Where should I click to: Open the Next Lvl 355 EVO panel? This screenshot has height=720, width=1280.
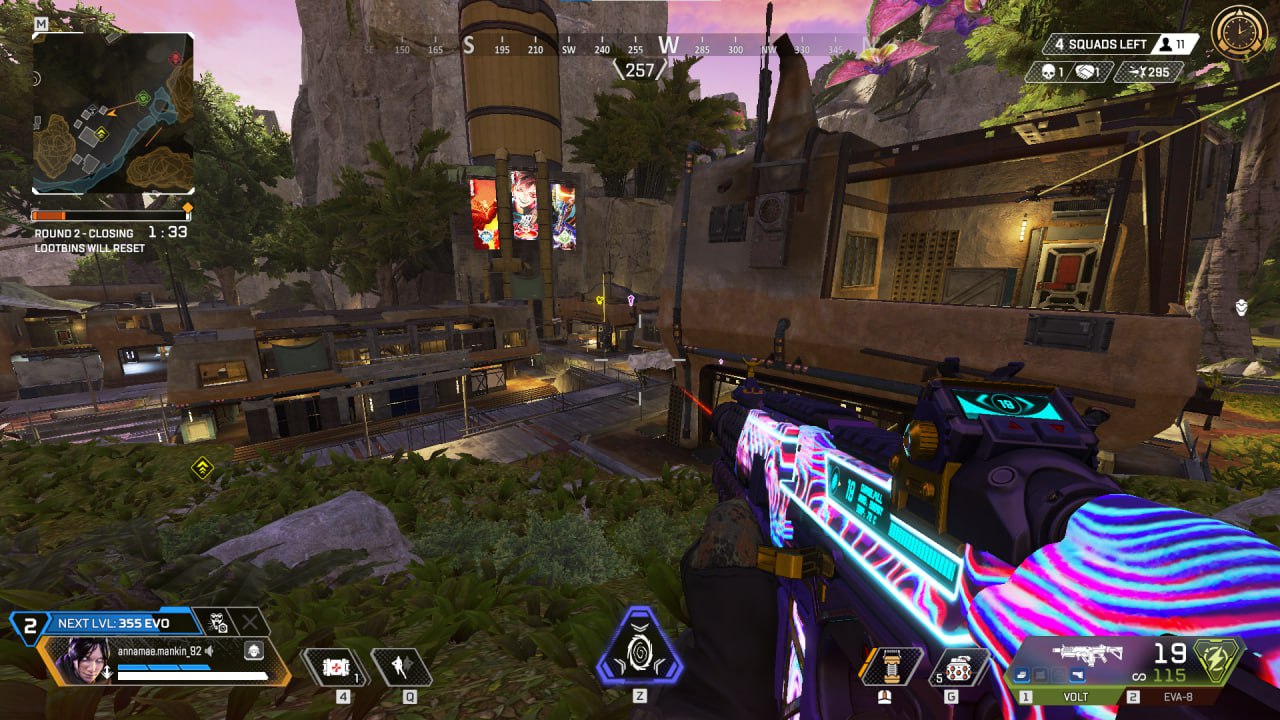(x=112, y=623)
